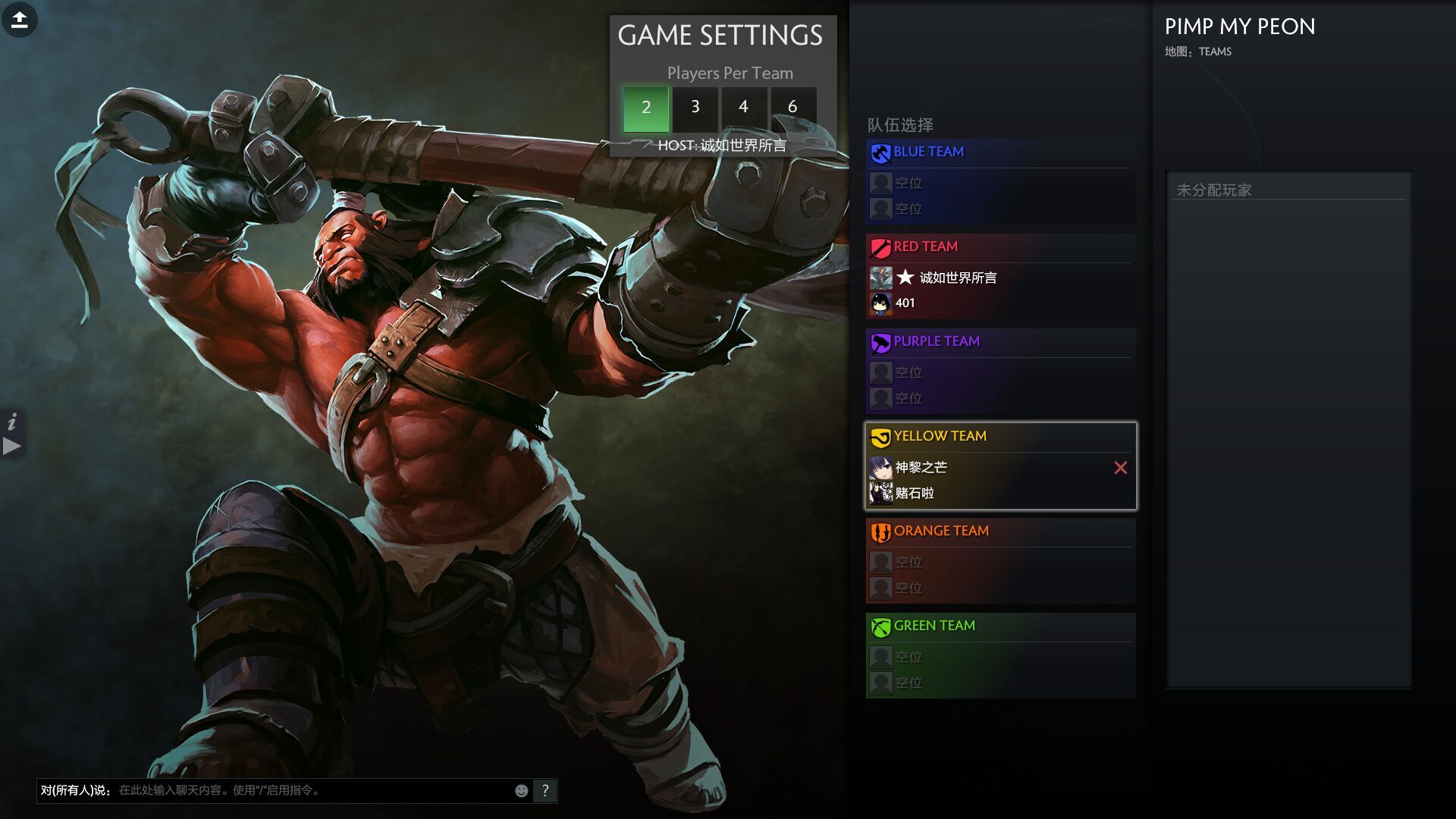Select host player 诚如世界所言 in Red Team
Screen dimensions: 1456x819
[x=957, y=278]
